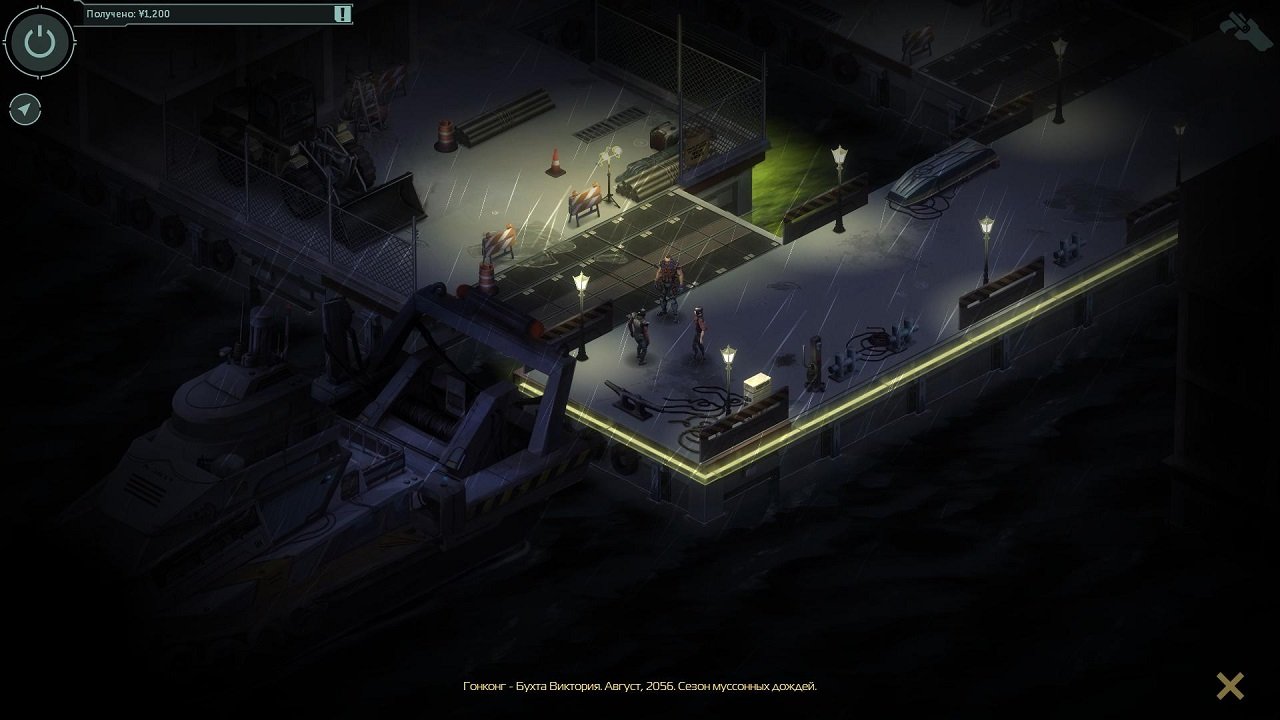The image size is (1280, 720).
Task: Select the large troll character on the dock
Action: pos(668,280)
